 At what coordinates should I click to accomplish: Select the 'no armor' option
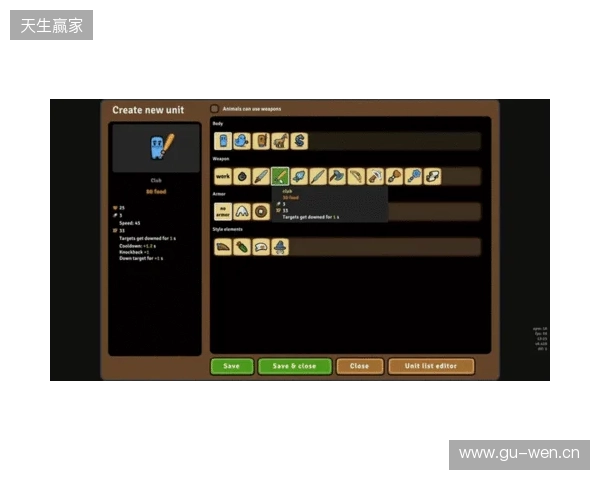click(x=222, y=211)
